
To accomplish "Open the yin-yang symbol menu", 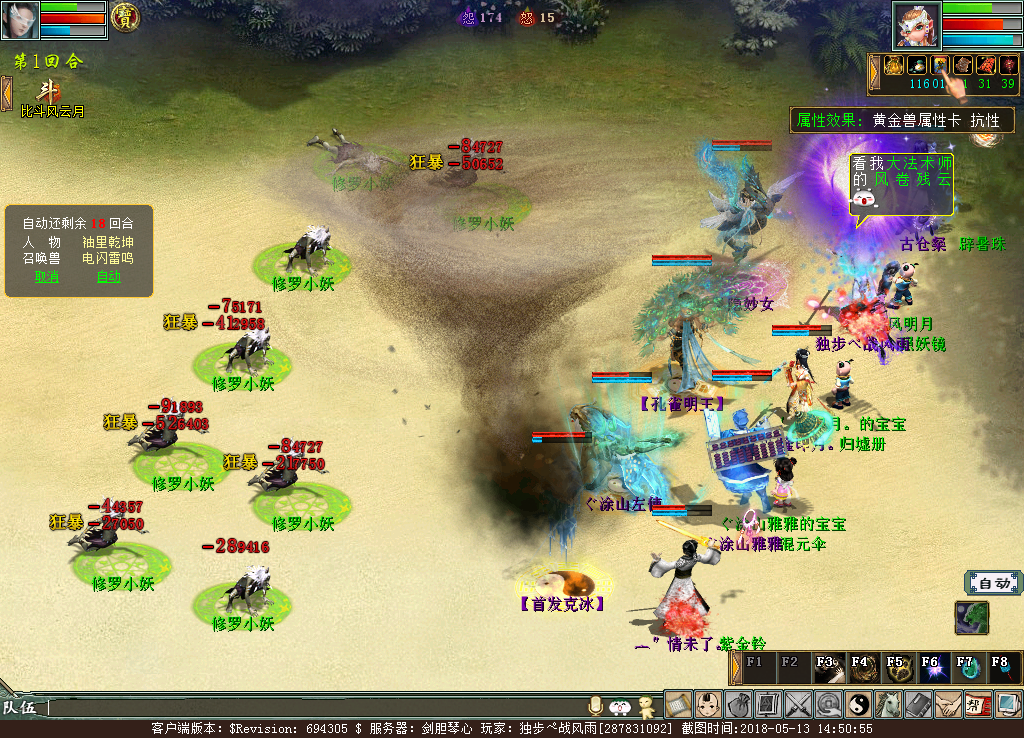I will (858, 705).
